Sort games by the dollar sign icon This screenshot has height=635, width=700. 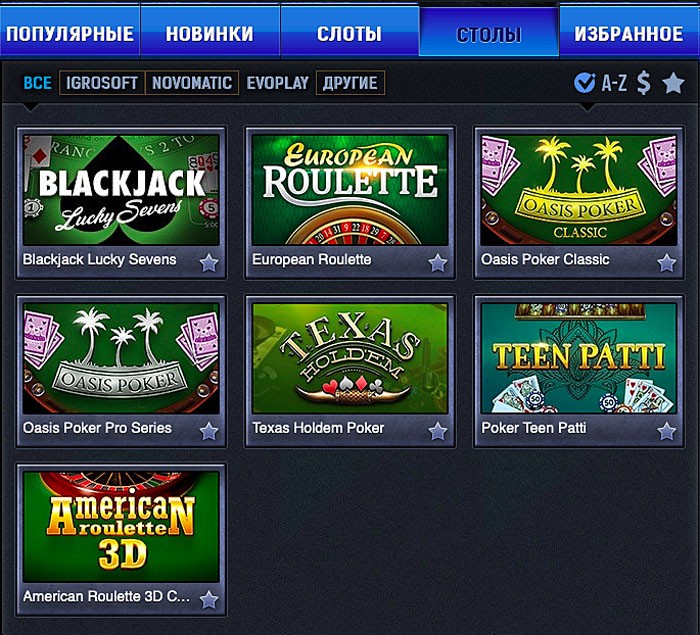[643, 83]
